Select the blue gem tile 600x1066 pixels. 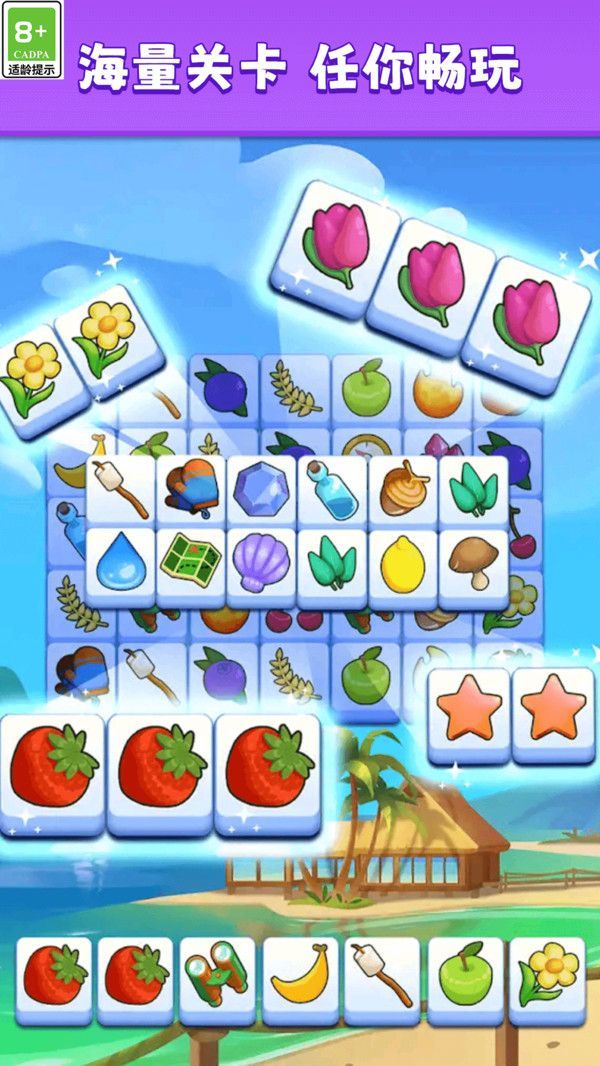click(261, 490)
